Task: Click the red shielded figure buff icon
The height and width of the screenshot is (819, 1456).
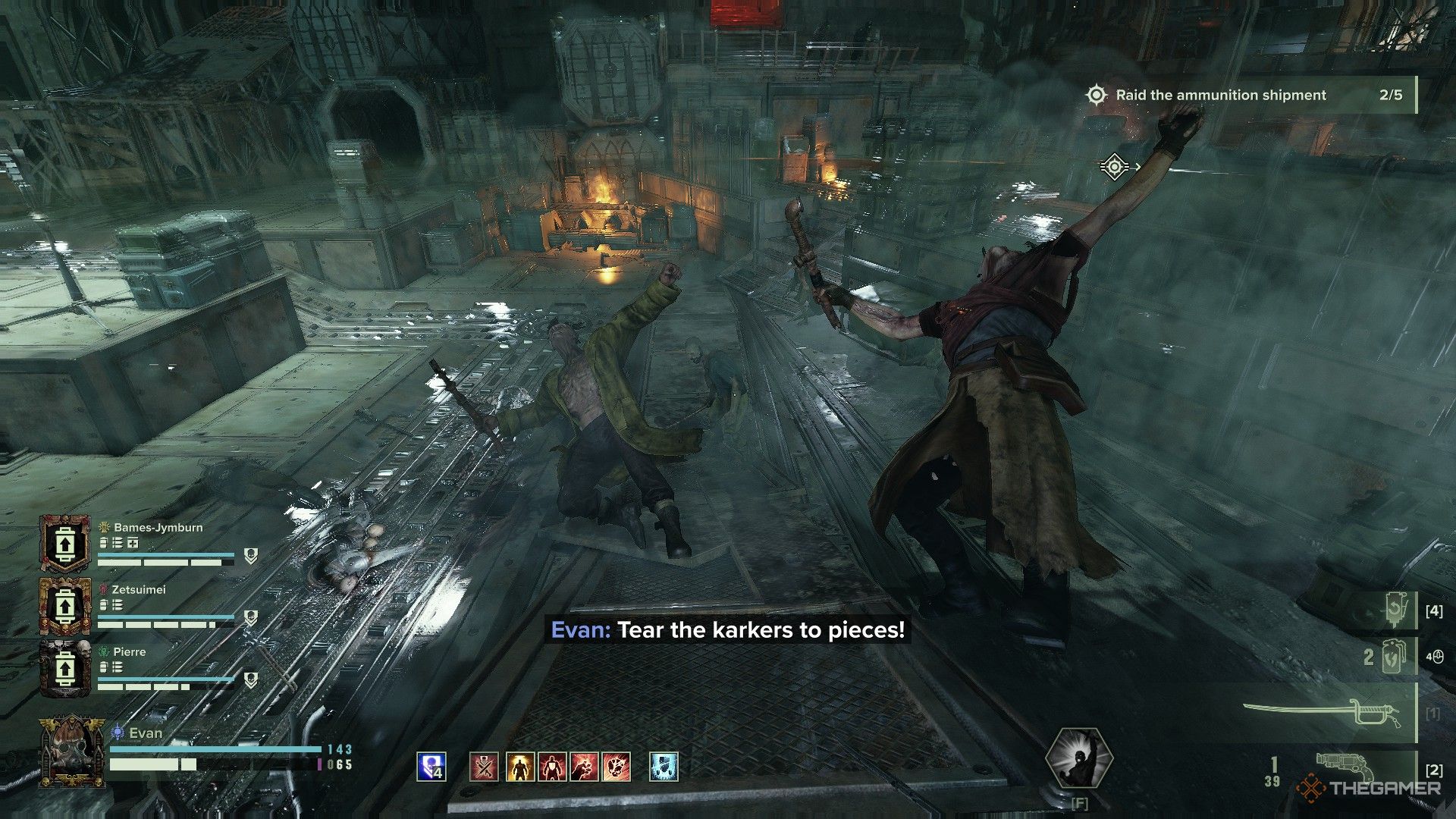Action: (x=552, y=767)
